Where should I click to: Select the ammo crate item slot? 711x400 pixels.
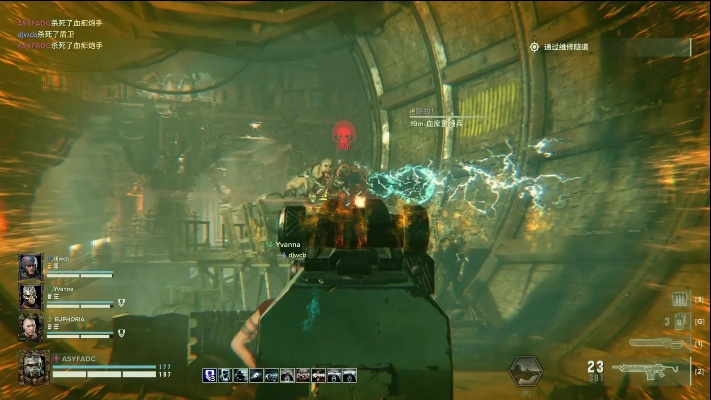click(x=678, y=299)
